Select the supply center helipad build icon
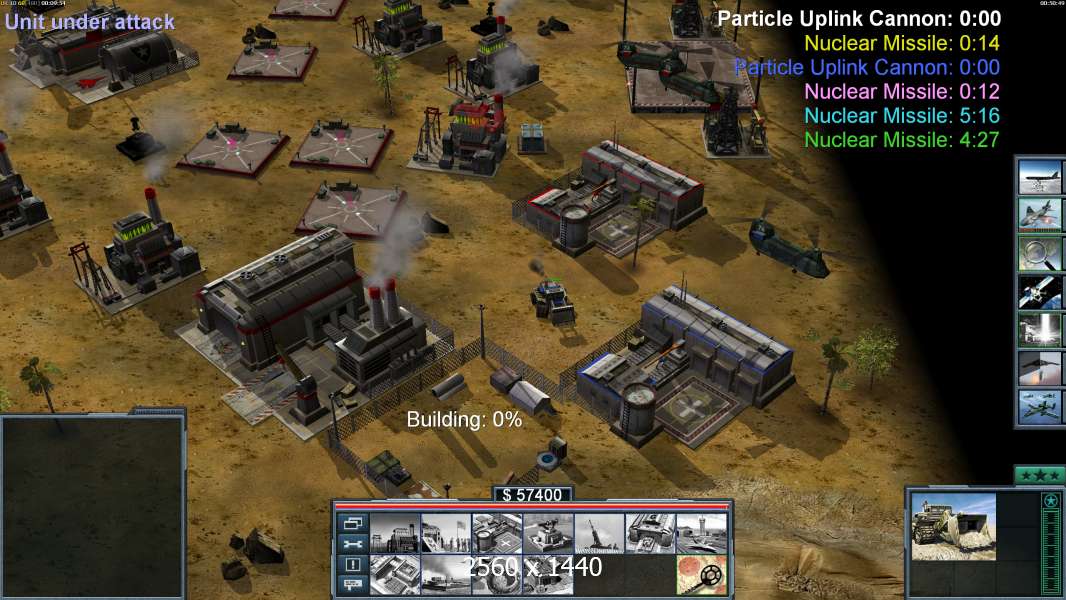1066x600 pixels. tap(495, 533)
